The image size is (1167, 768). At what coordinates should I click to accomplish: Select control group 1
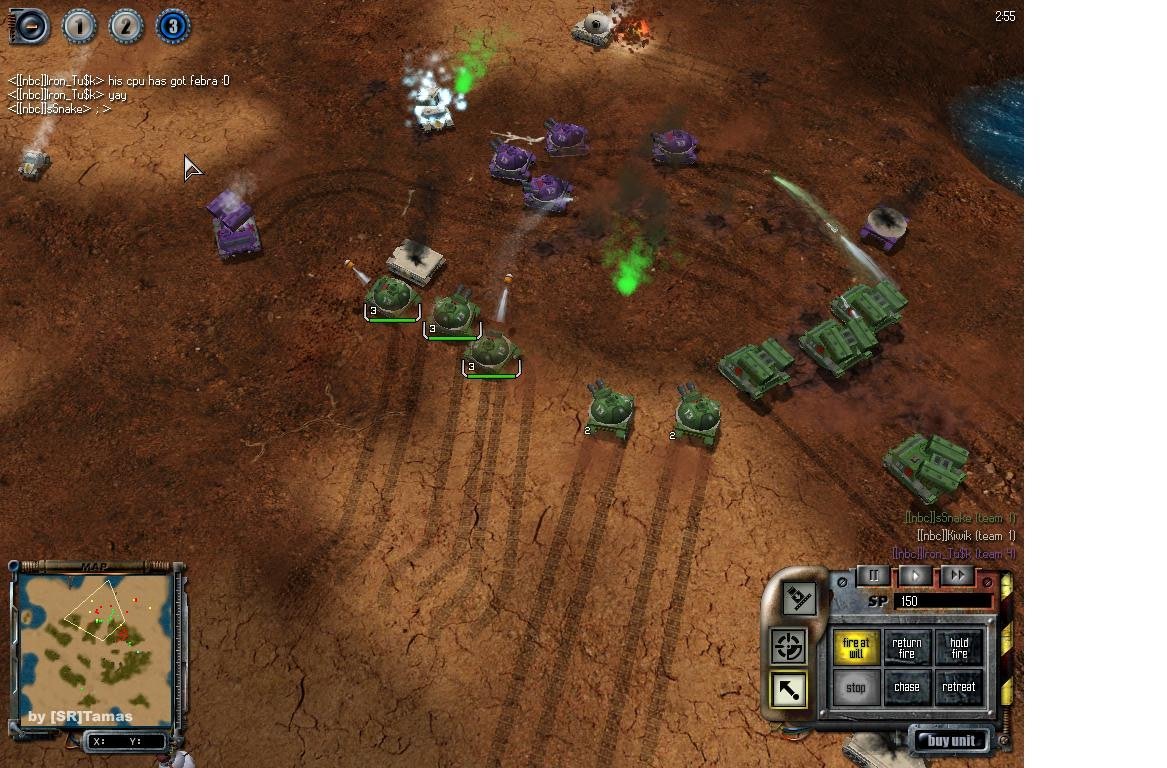(79, 27)
